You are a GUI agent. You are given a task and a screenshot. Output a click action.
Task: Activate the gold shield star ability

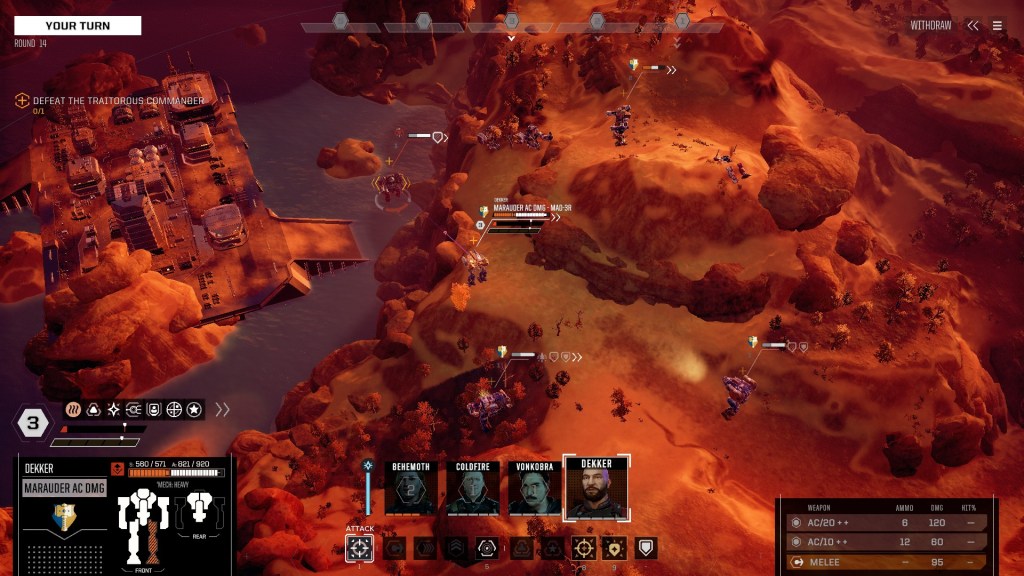coord(615,548)
